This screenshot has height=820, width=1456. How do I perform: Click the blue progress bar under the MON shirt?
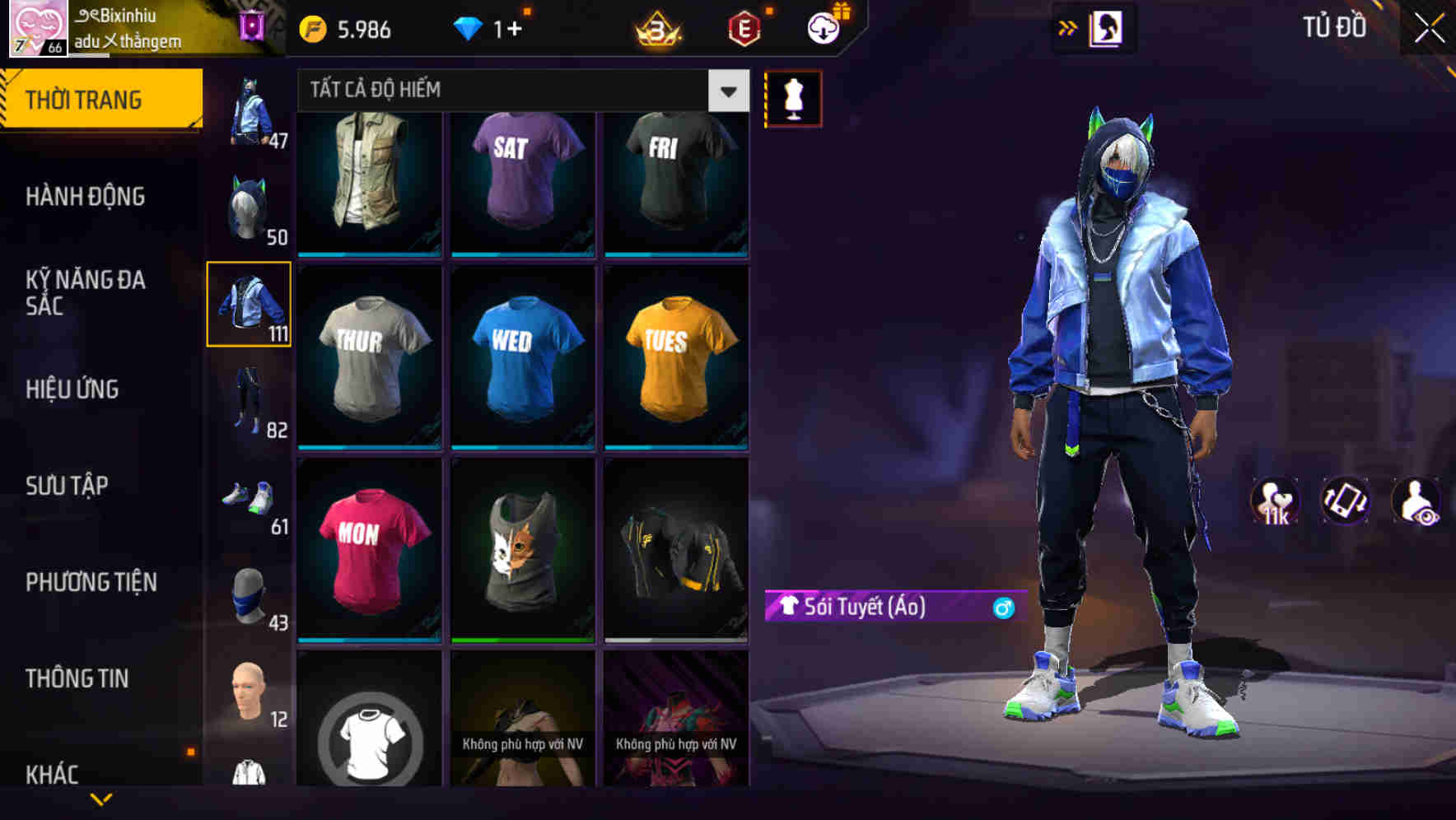pyautogui.click(x=368, y=640)
